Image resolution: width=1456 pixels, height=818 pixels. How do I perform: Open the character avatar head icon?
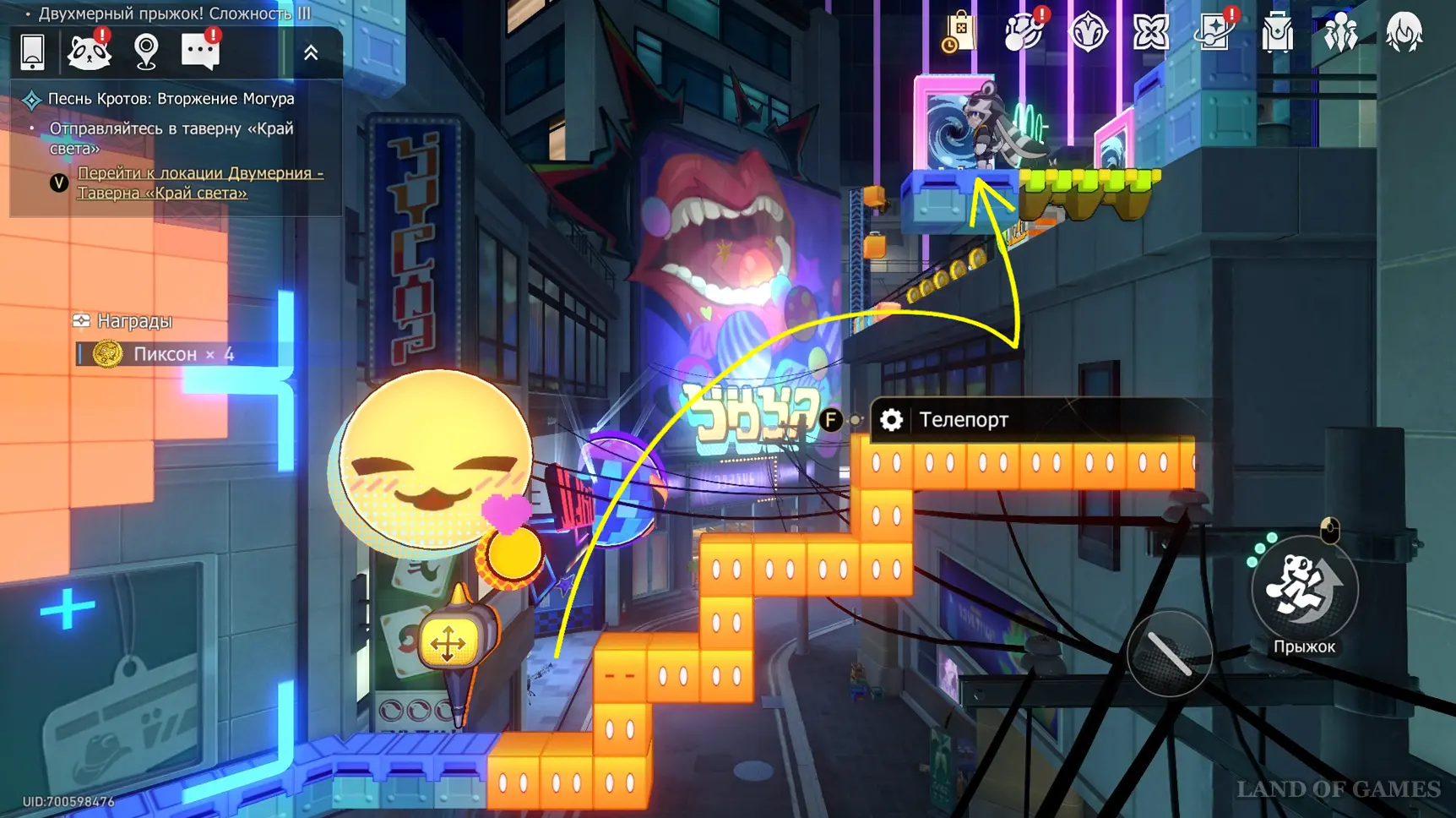point(1404,34)
